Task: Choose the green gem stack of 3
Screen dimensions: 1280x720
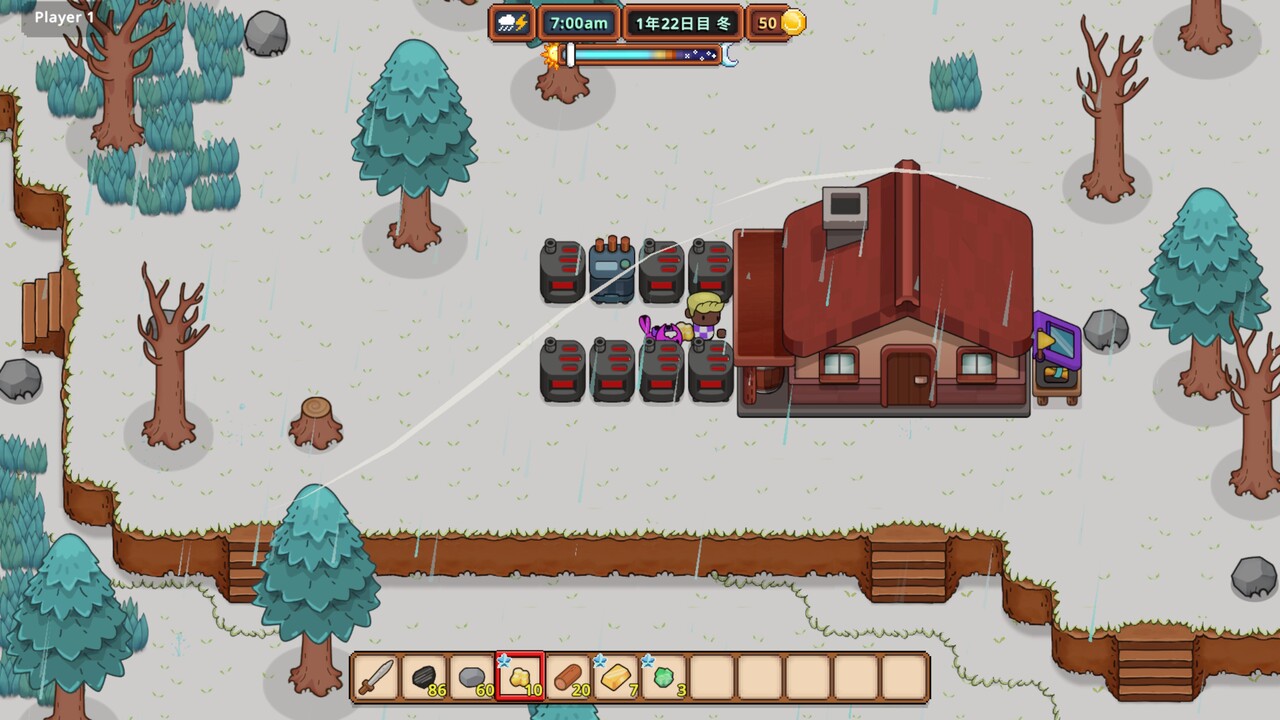Action: tap(664, 677)
